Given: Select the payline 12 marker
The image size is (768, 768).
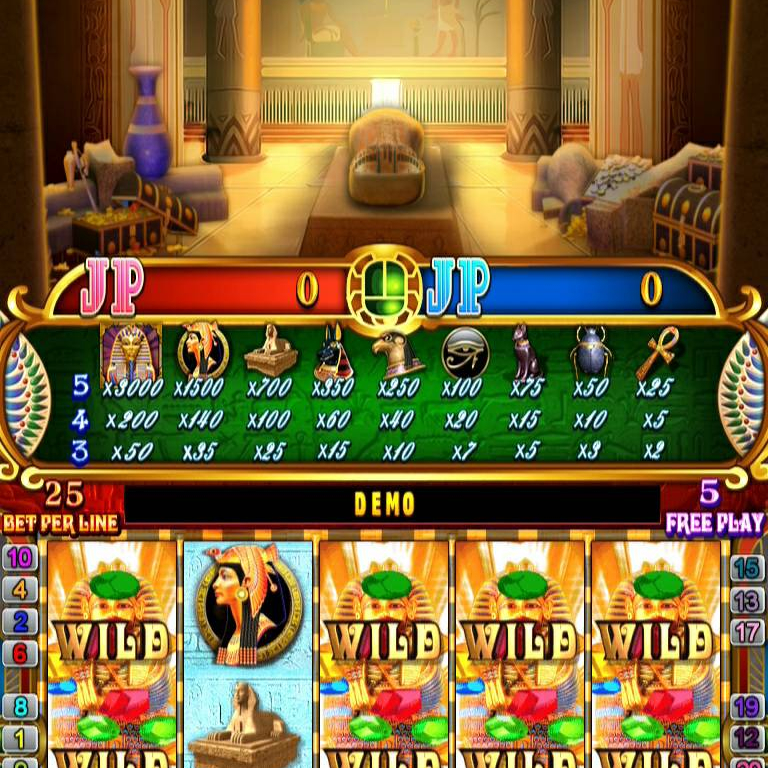Looking at the screenshot, I should (x=748, y=739).
